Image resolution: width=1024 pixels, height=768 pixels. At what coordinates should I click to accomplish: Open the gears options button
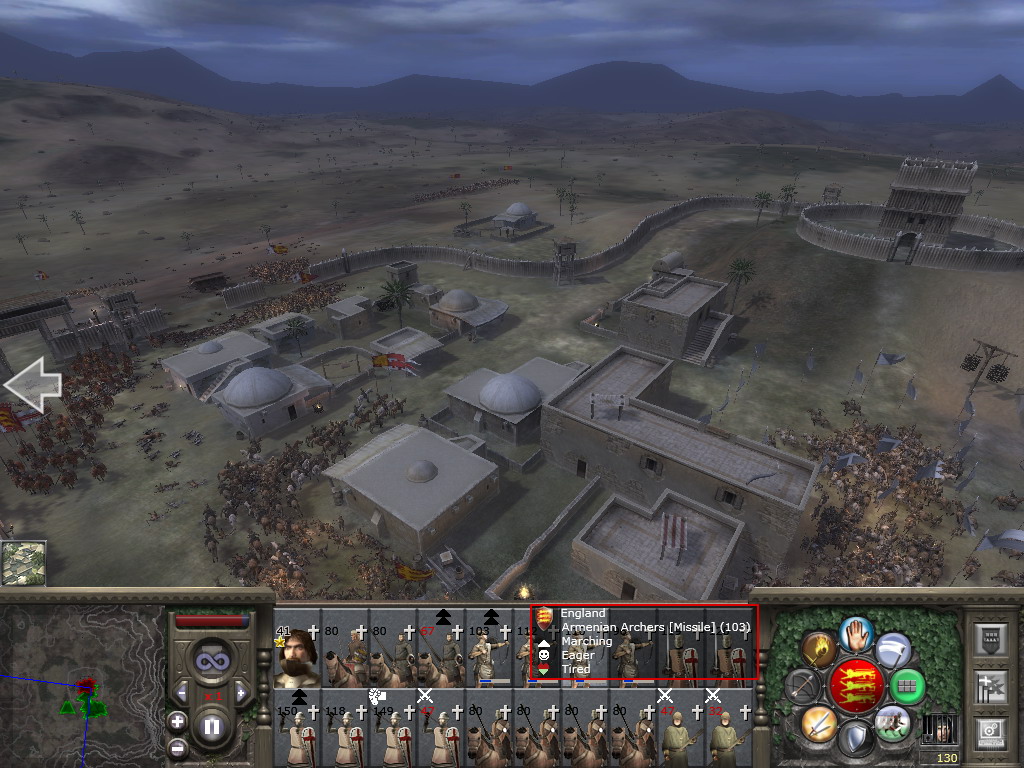click(991, 732)
